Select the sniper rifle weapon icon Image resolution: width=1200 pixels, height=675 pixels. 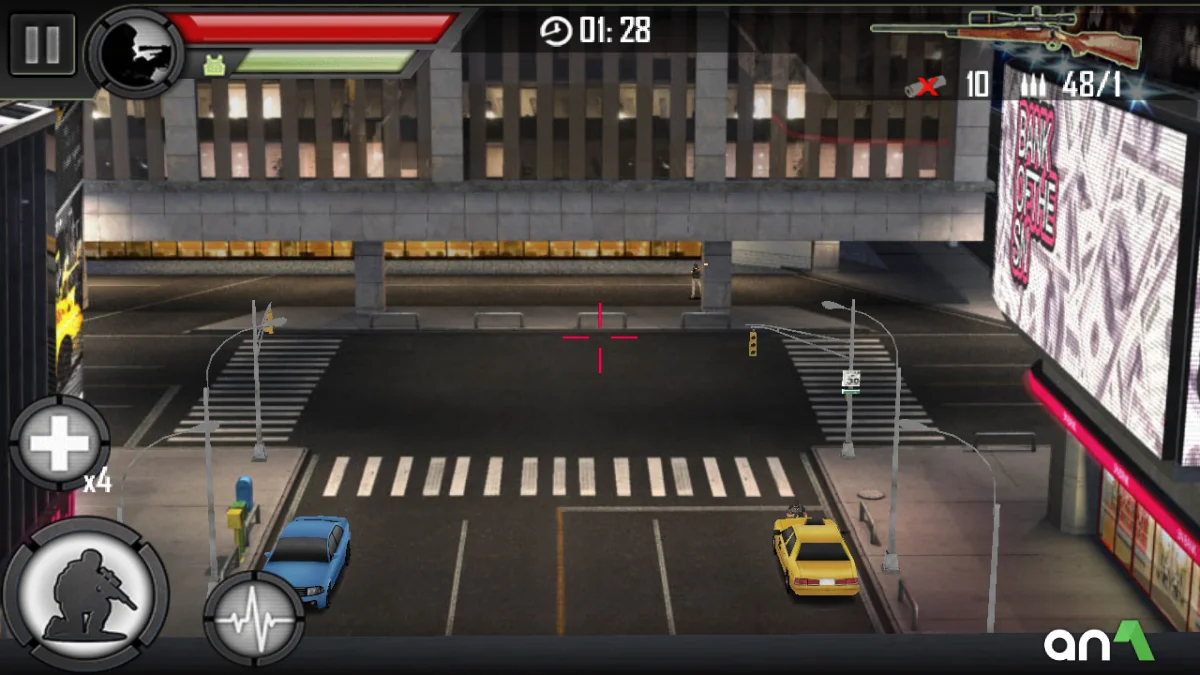point(1007,35)
